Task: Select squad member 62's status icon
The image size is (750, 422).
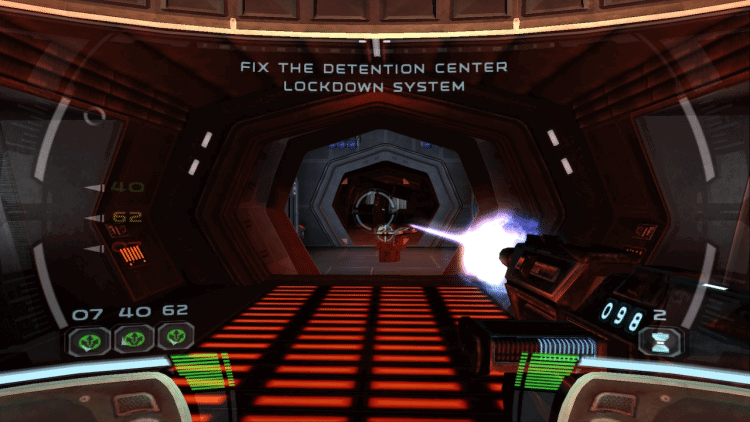Action: click(175, 338)
